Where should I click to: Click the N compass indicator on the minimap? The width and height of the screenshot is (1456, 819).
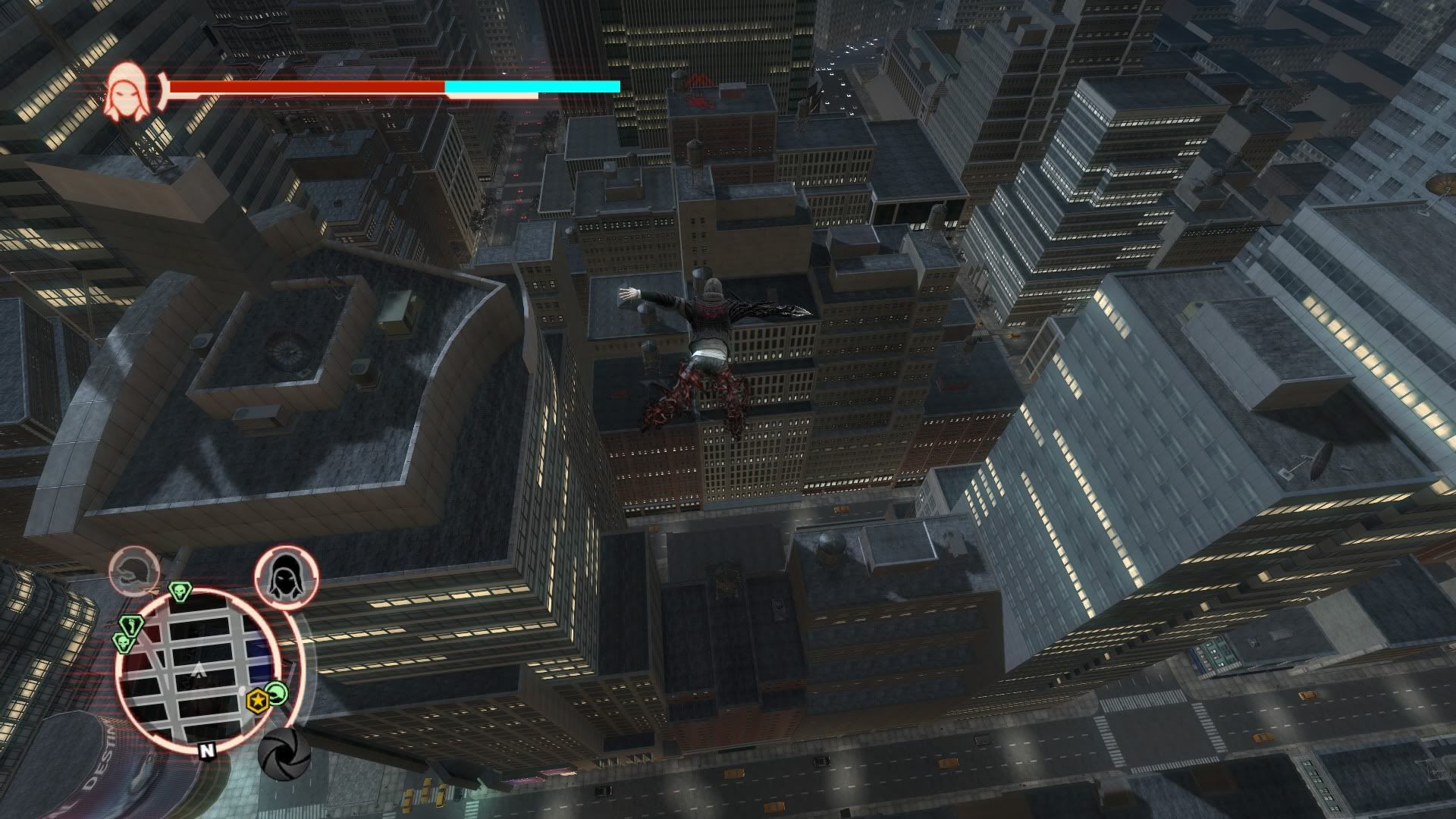206,751
